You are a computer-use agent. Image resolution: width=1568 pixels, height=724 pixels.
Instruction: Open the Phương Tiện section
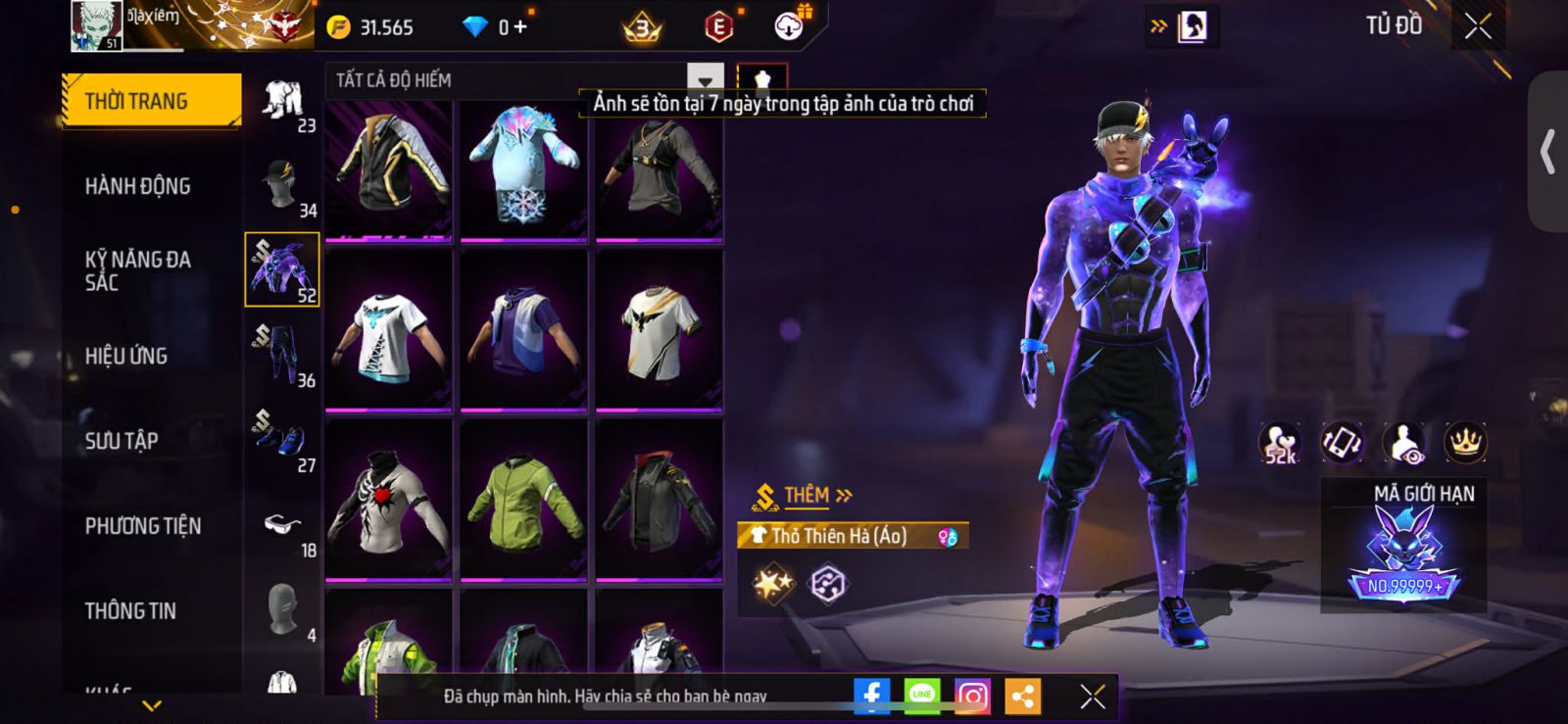[x=143, y=526]
